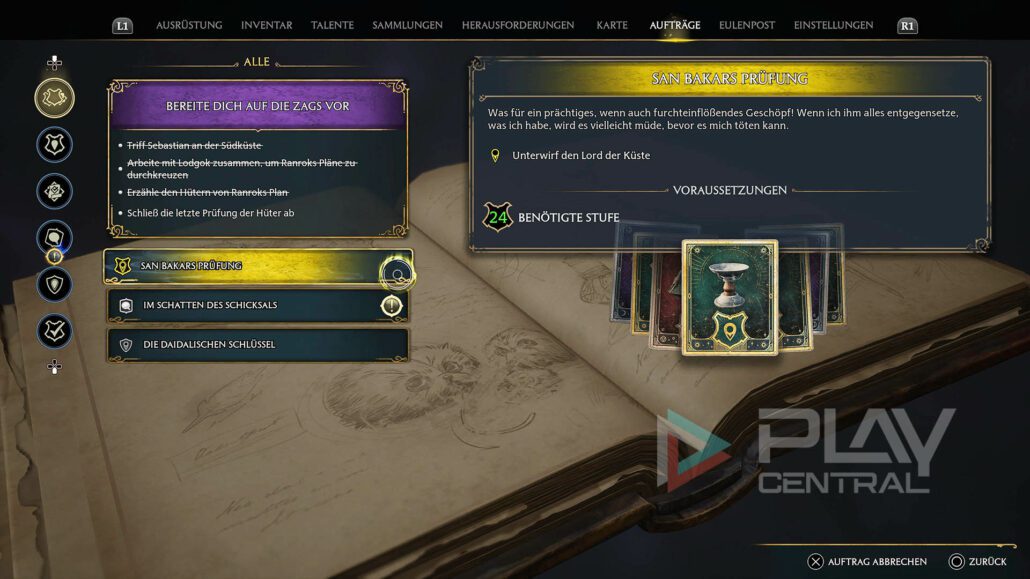The width and height of the screenshot is (1030, 579).
Task: Show the Herausforderungen tab
Action: coord(518,25)
